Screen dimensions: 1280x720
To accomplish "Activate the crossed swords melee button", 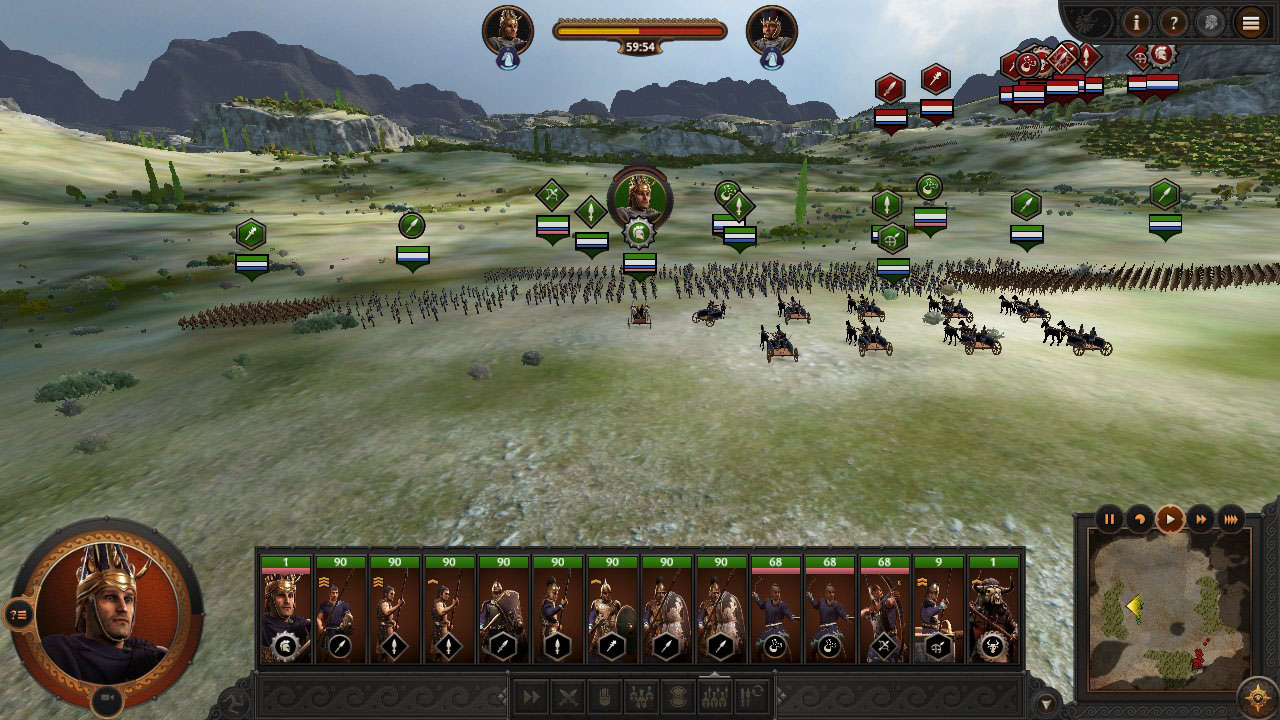I will 568,697.
